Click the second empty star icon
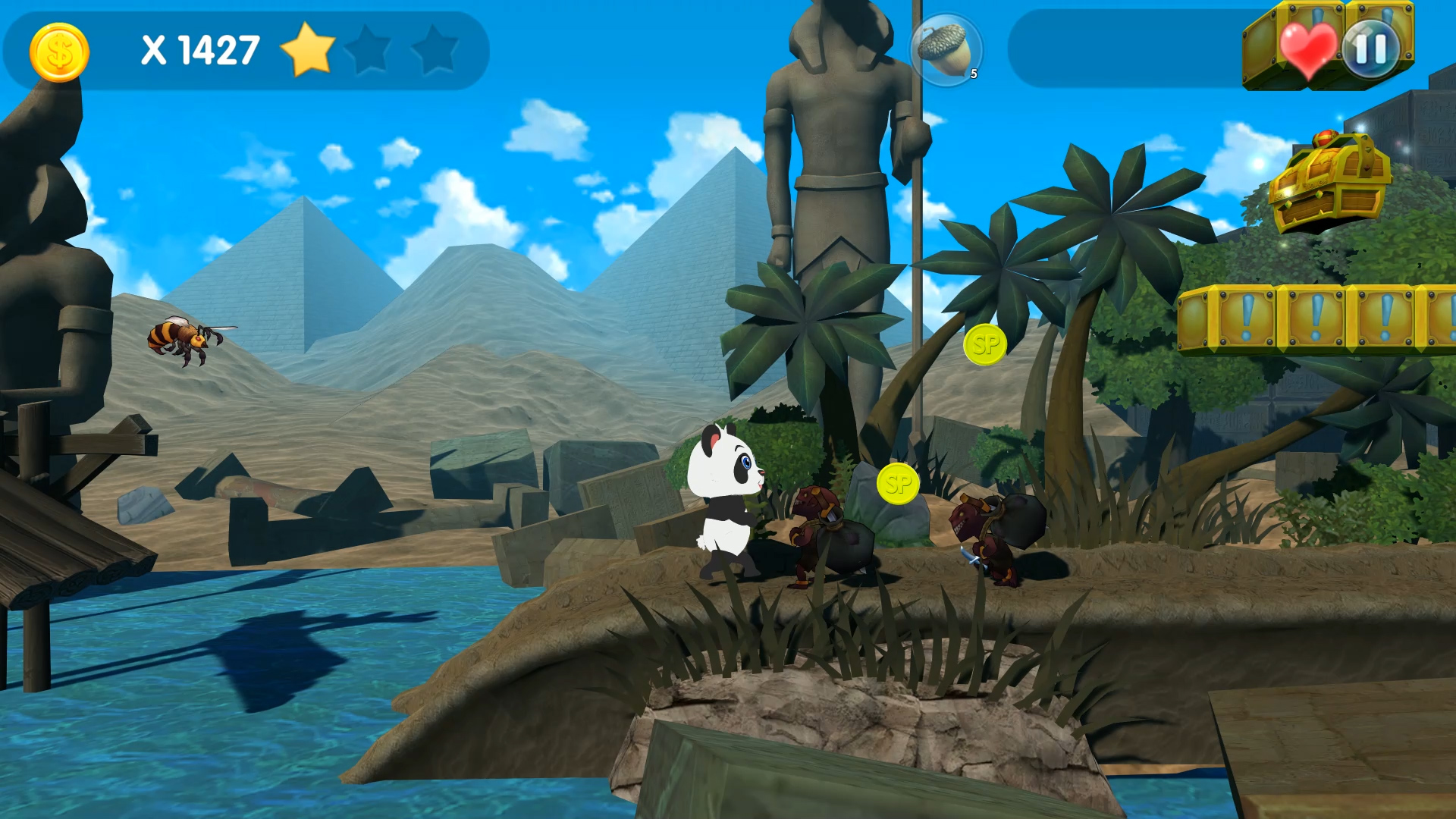 (x=371, y=47)
